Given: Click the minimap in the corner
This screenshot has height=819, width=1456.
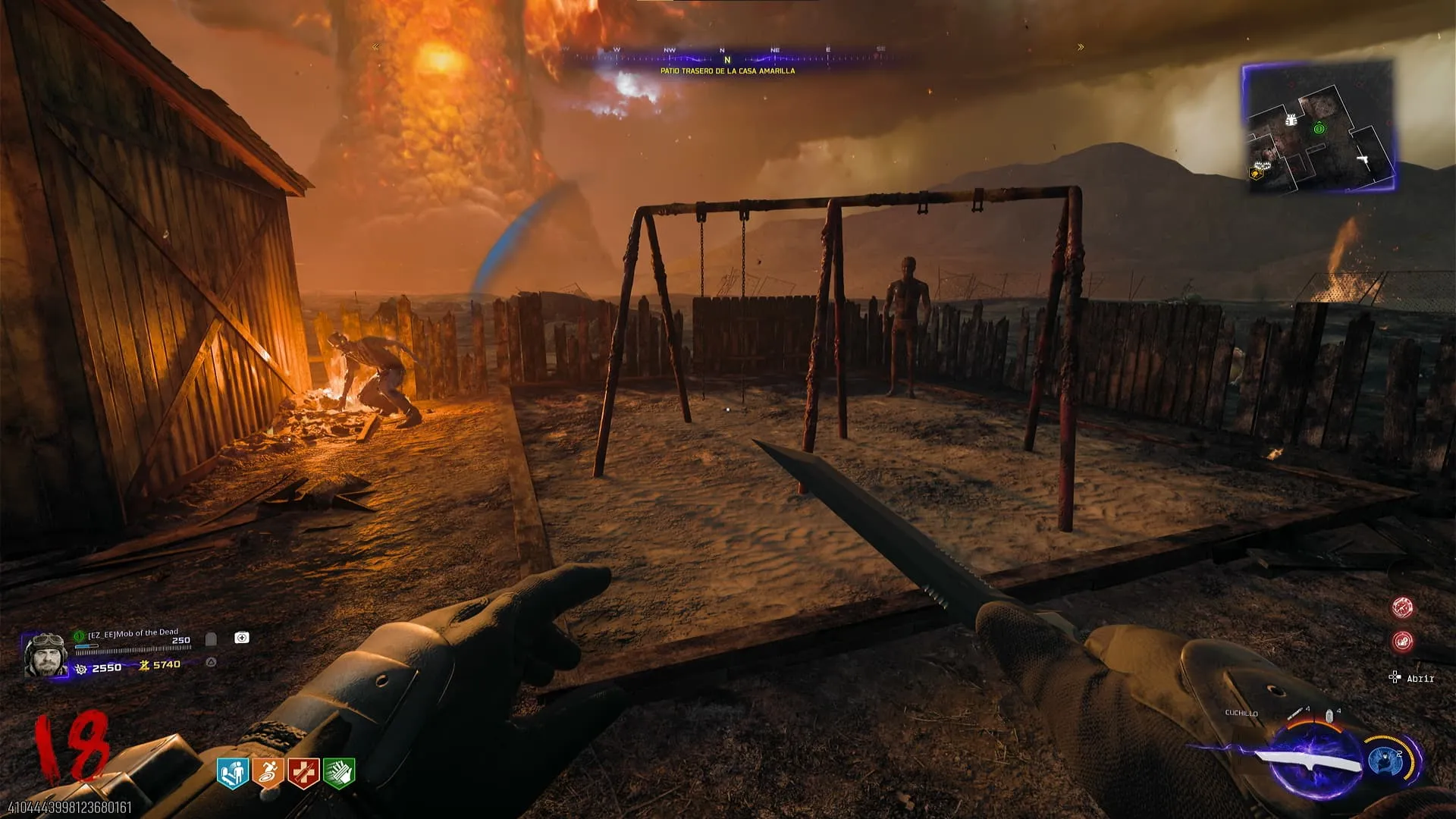Looking at the screenshot, I should point(1318,127).
